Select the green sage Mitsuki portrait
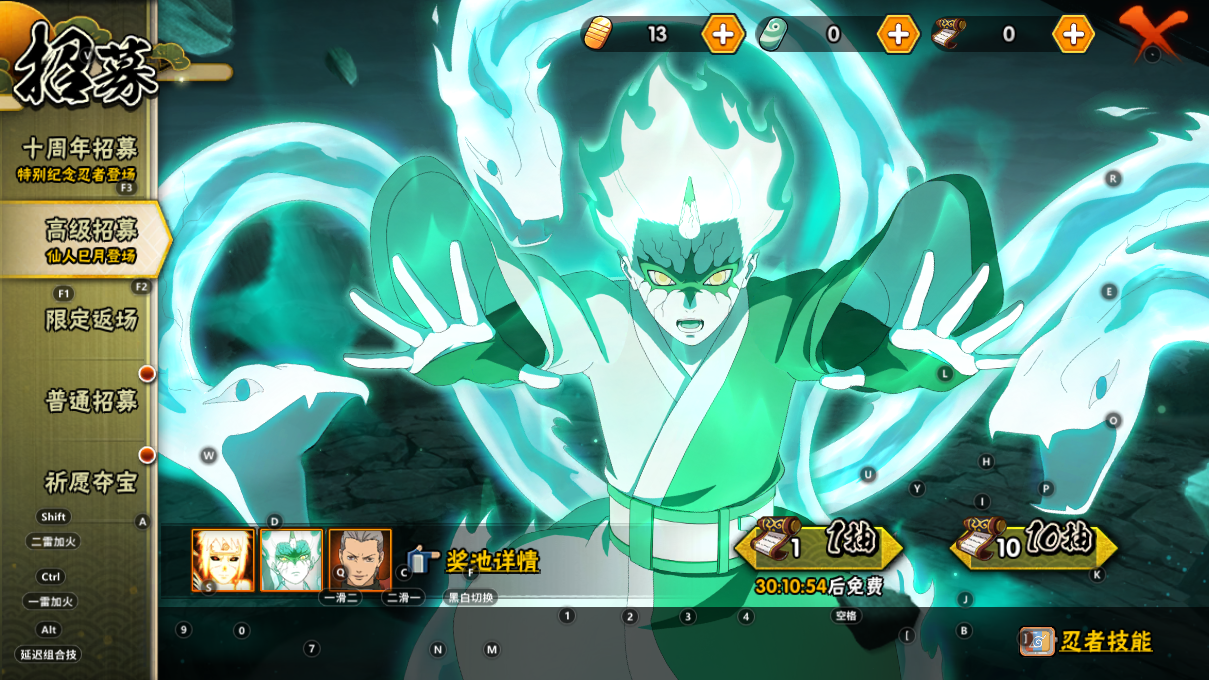 (291, 560)
